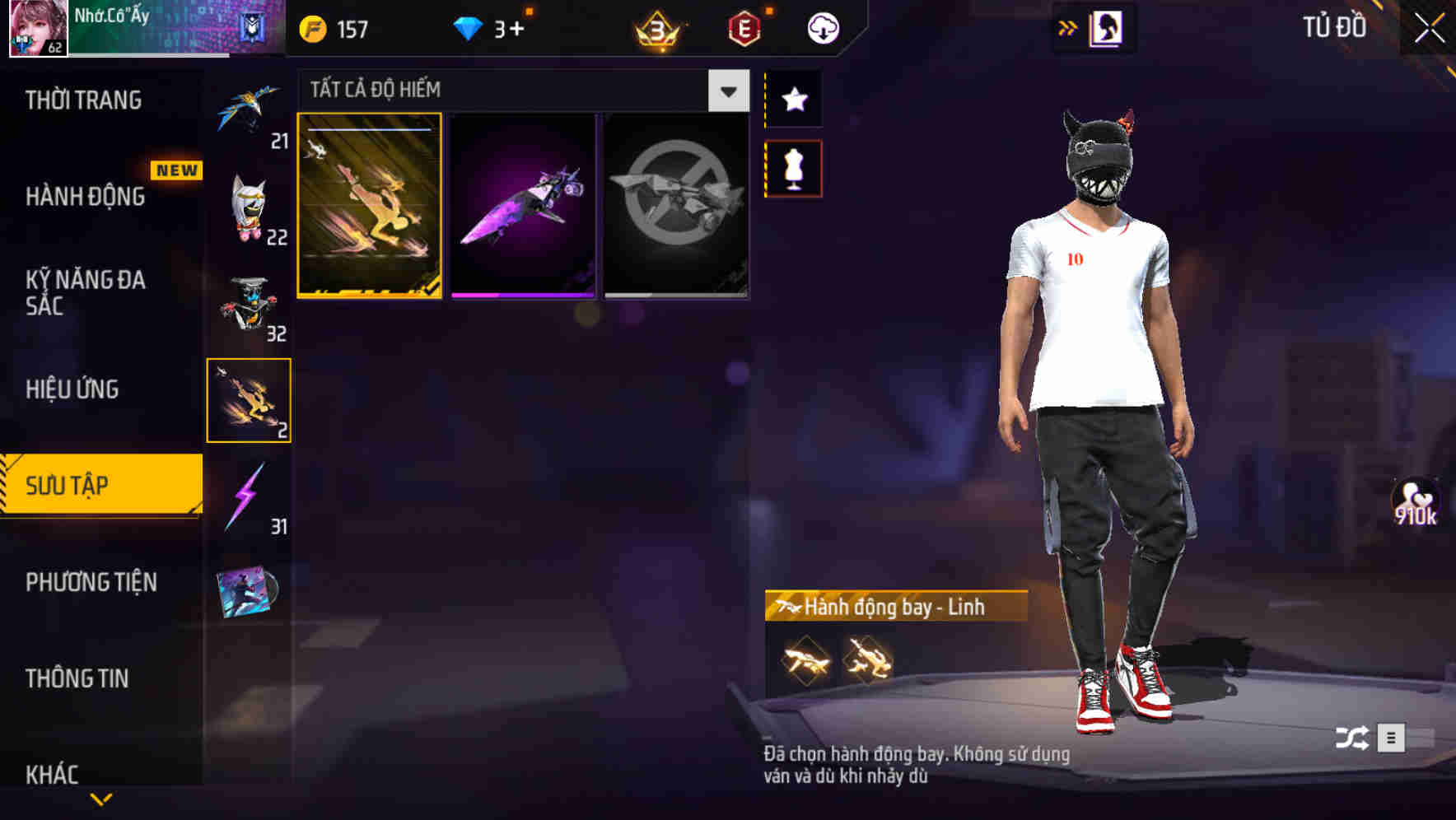The height and width of the screenshot is (820, 1456).
Task: Select the fly action category with count 2
Action: [x=247, y=399]
